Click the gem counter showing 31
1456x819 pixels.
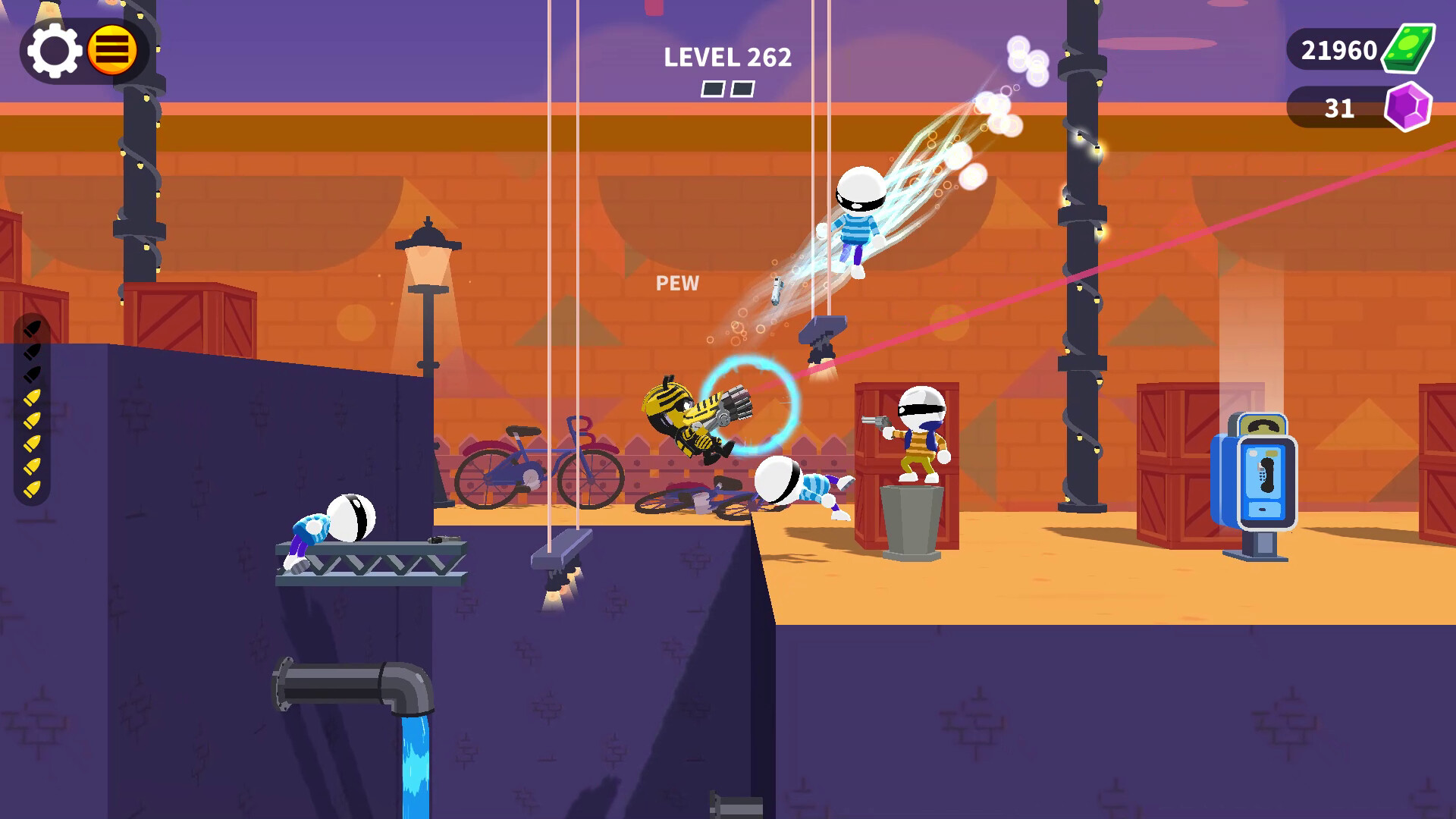click(x=1338, y=108)
